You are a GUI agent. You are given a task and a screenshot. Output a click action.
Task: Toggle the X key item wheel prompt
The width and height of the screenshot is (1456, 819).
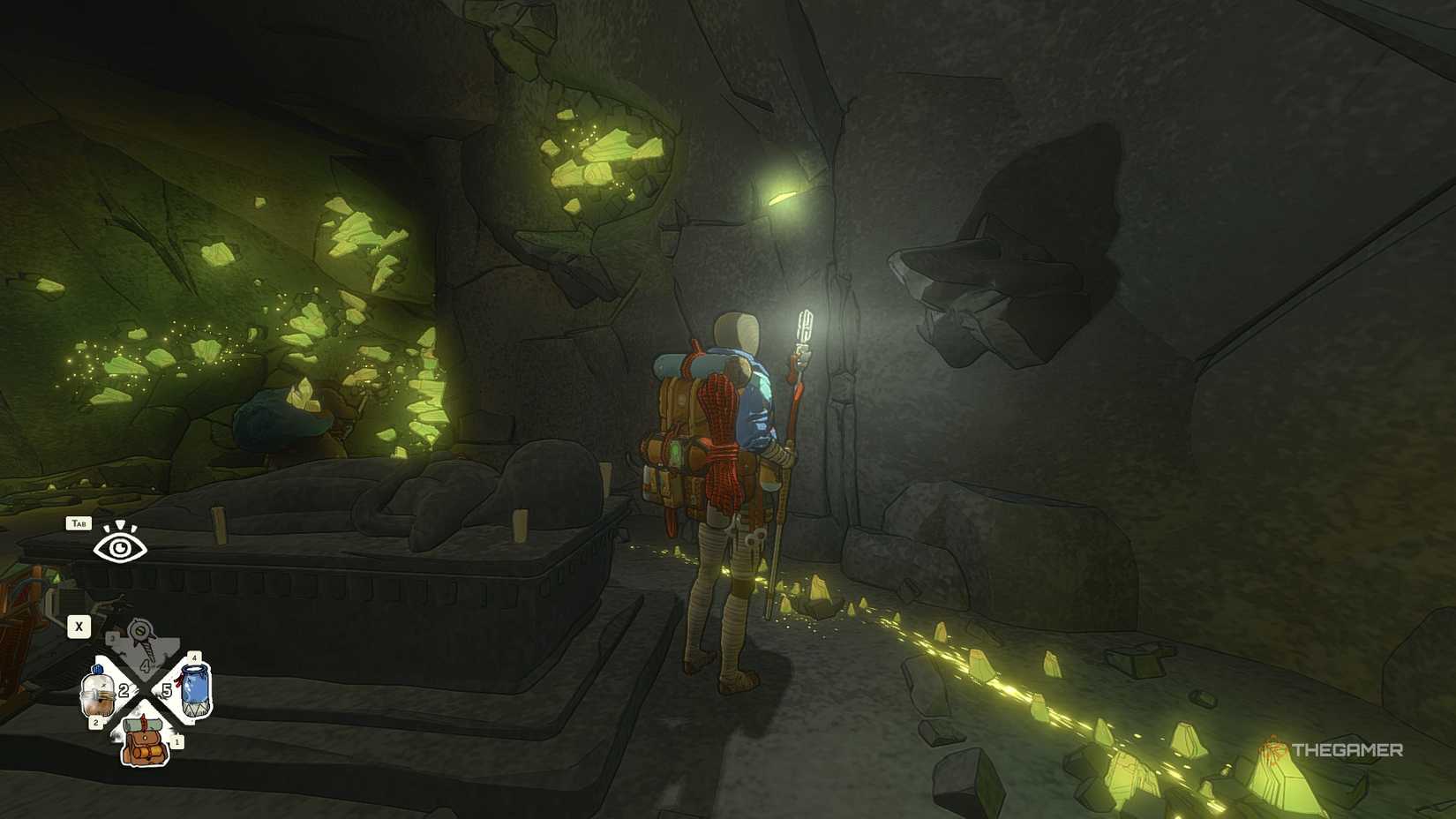click(79, 626)
